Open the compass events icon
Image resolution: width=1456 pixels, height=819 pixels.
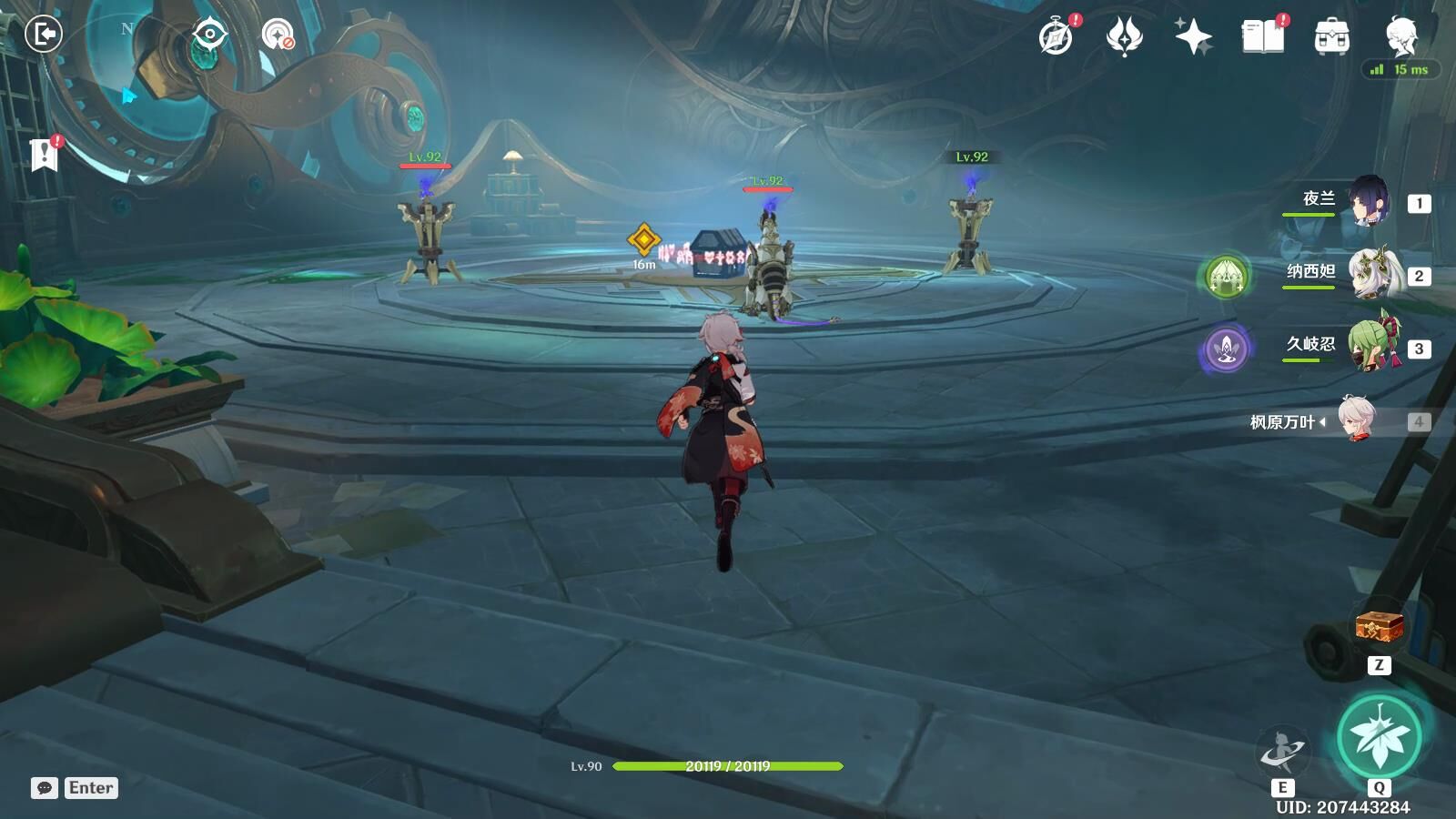1057,37
